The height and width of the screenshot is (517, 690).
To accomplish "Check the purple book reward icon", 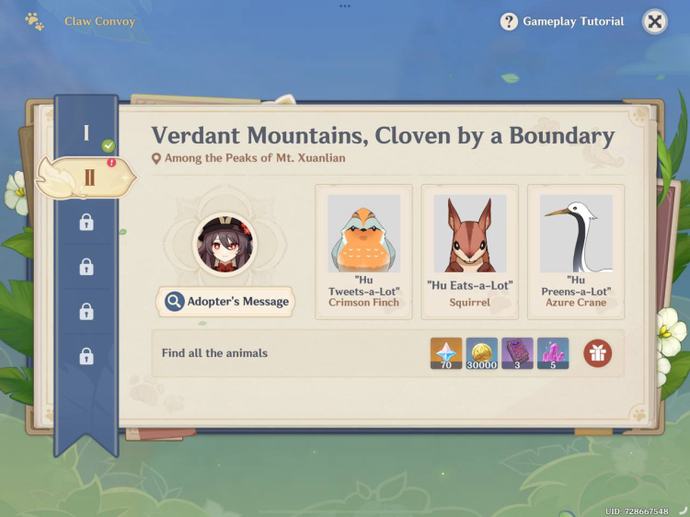I will point(517,353).
